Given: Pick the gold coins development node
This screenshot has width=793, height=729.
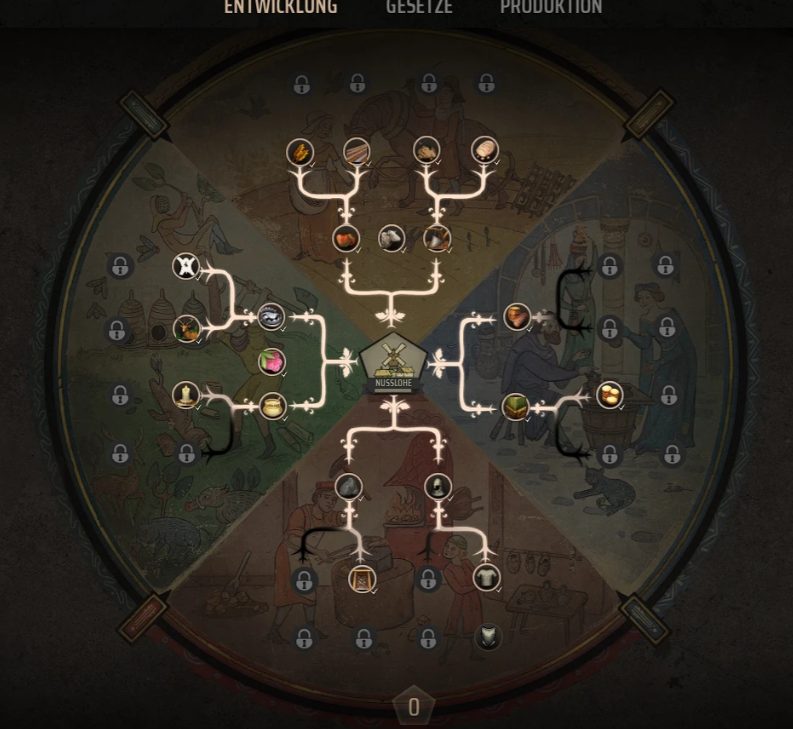Looking at the screenshot, I should (609, 394).
